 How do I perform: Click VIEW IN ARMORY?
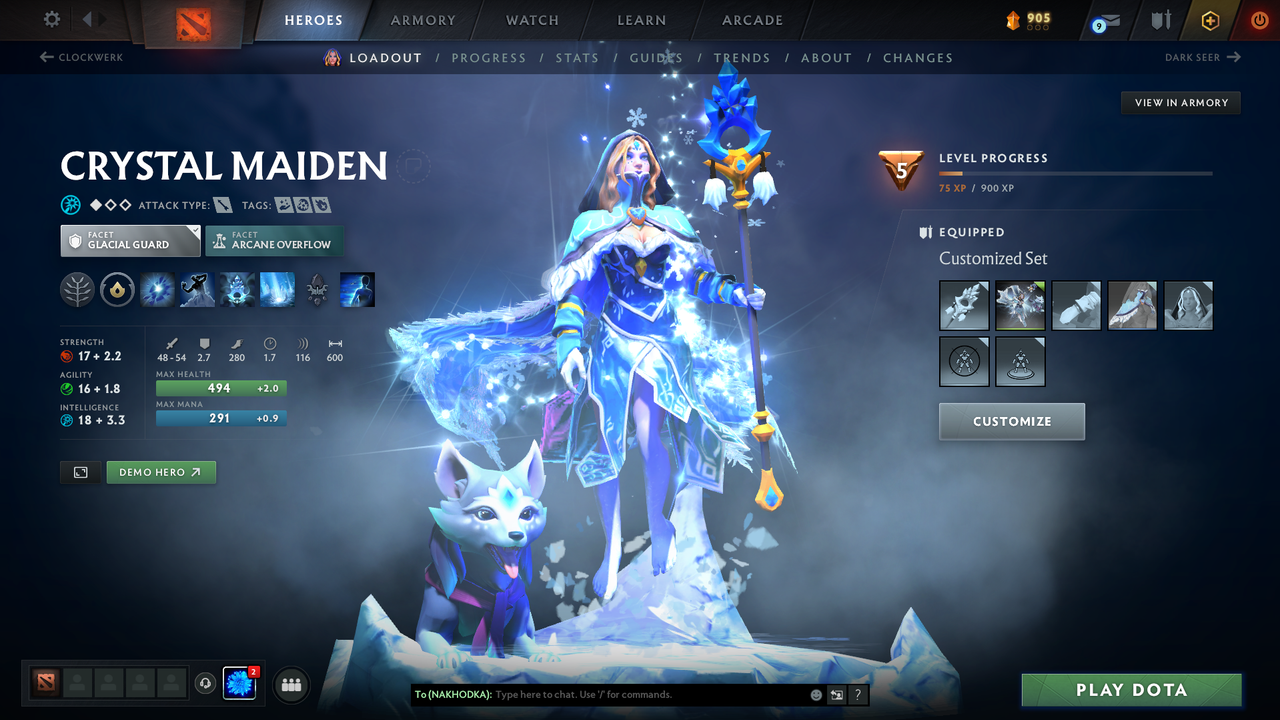point(1180,102)
